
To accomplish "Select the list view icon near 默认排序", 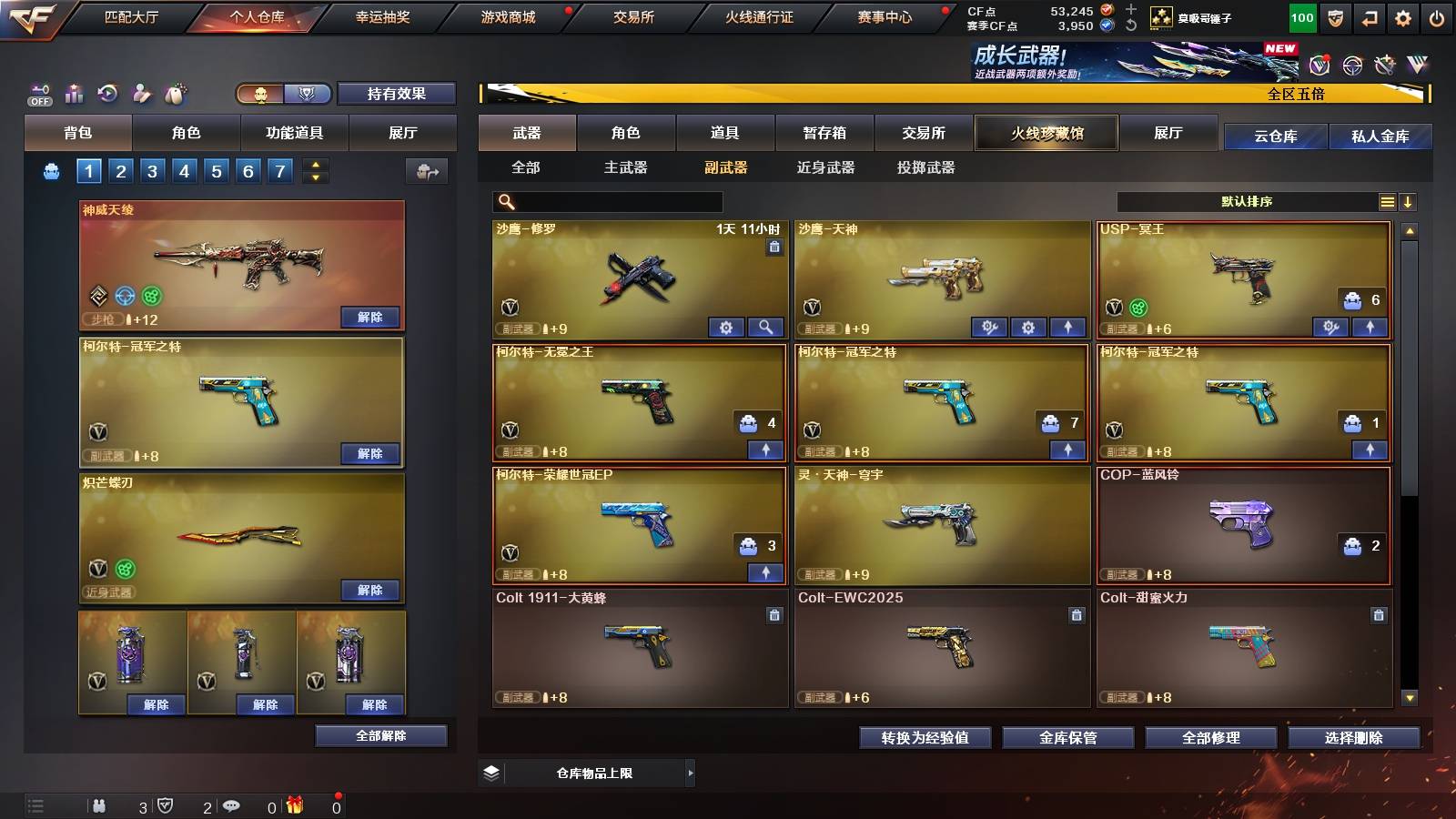I will [x=1388, y=201].
